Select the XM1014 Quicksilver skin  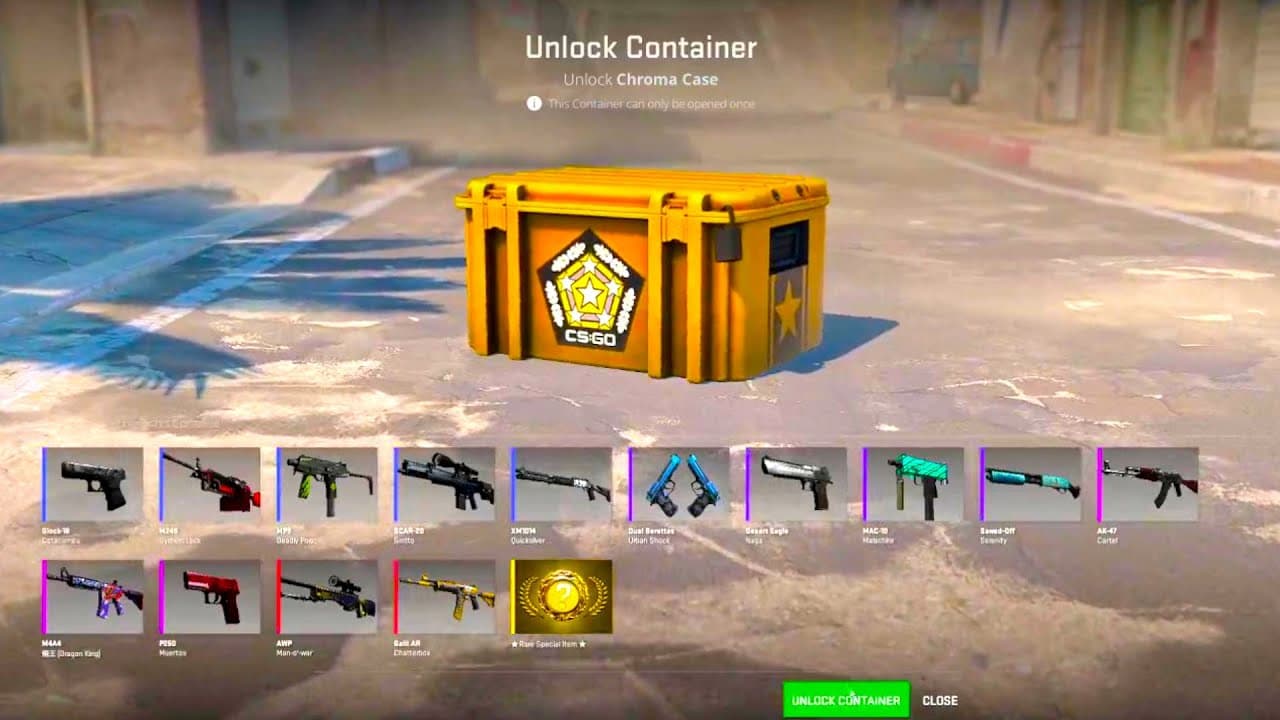561,485
